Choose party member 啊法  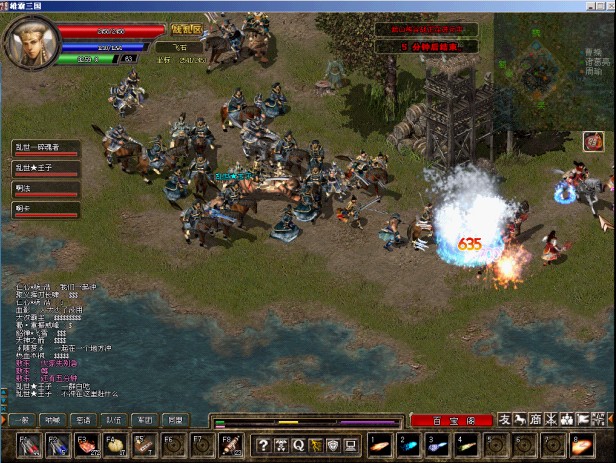pos(45,188)
